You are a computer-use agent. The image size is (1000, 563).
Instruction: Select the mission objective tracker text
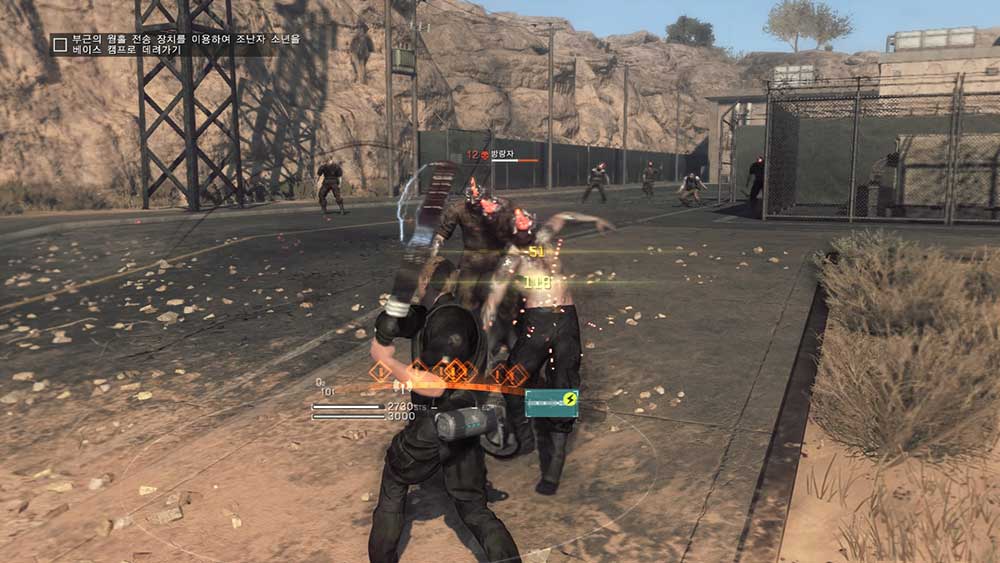point(185,44)
